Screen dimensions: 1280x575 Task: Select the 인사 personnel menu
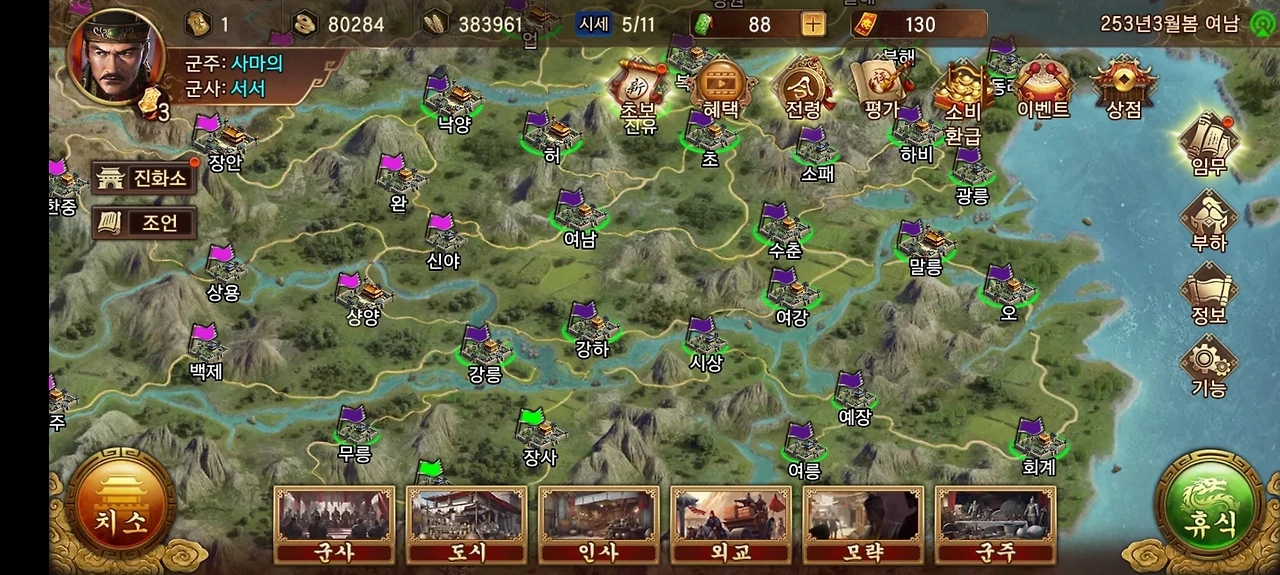598,525
